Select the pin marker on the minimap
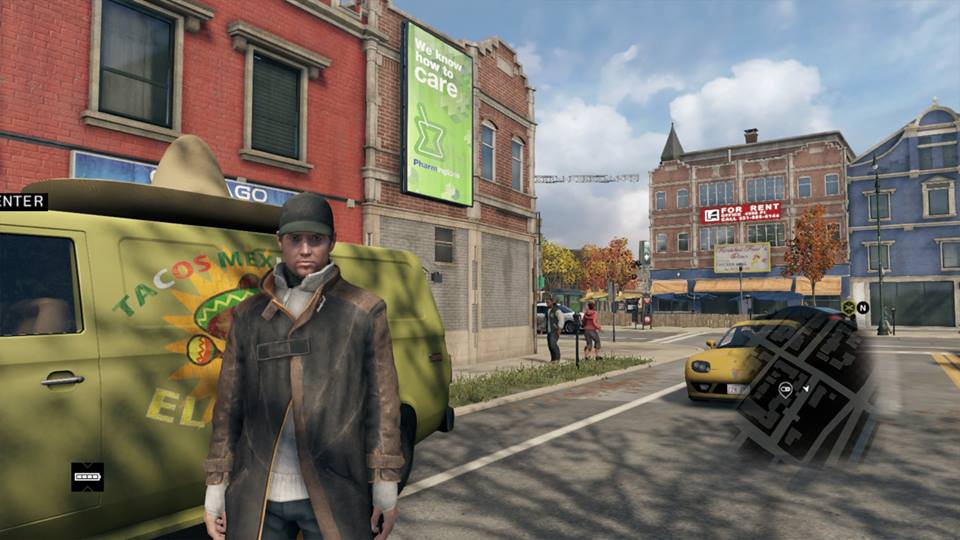Screen dimensions: 960x540 point(786,389)
